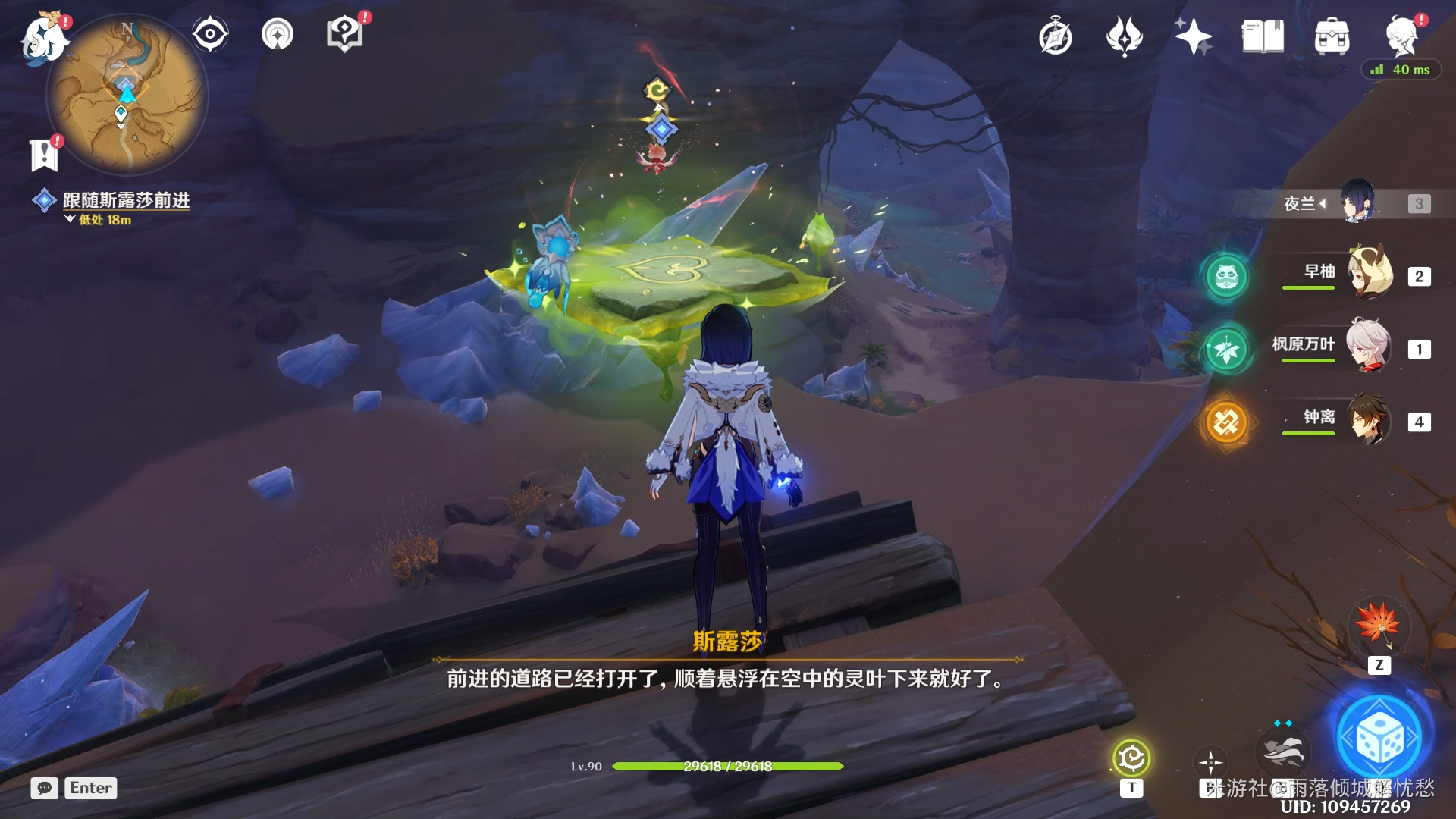
Task: Open the adventurer handbook book icon
Action: pyautogui.click(x=1263, y=36)
